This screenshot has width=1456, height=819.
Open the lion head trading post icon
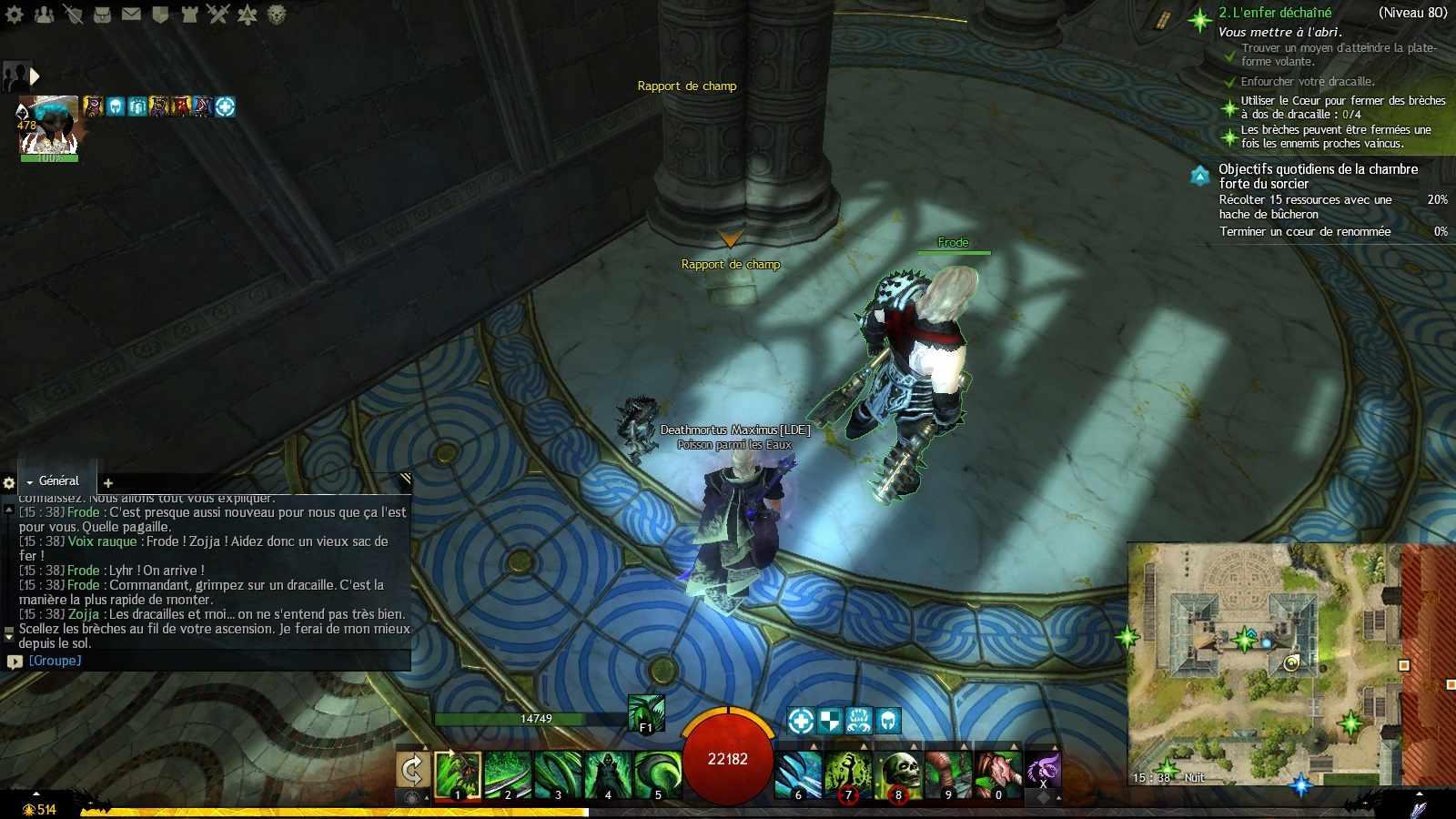click(277, 14)
